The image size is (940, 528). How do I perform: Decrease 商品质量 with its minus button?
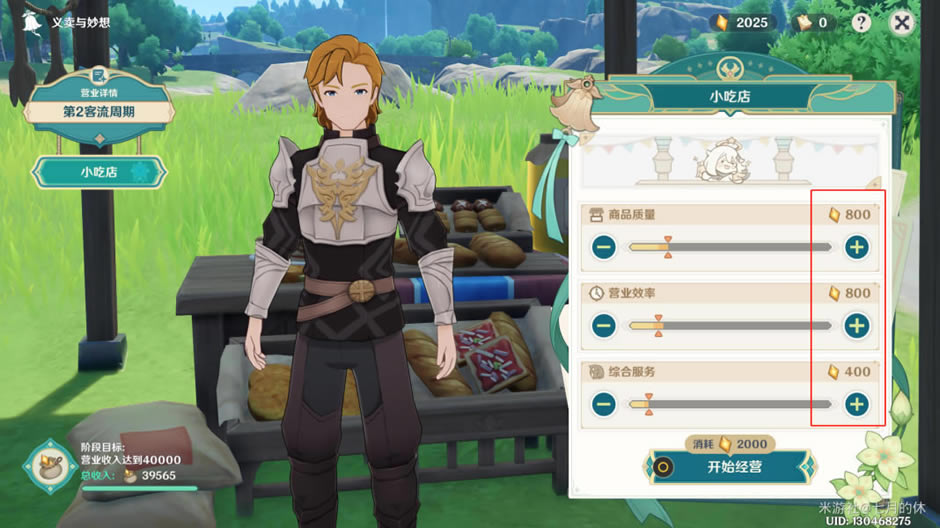tap(603, 247)
